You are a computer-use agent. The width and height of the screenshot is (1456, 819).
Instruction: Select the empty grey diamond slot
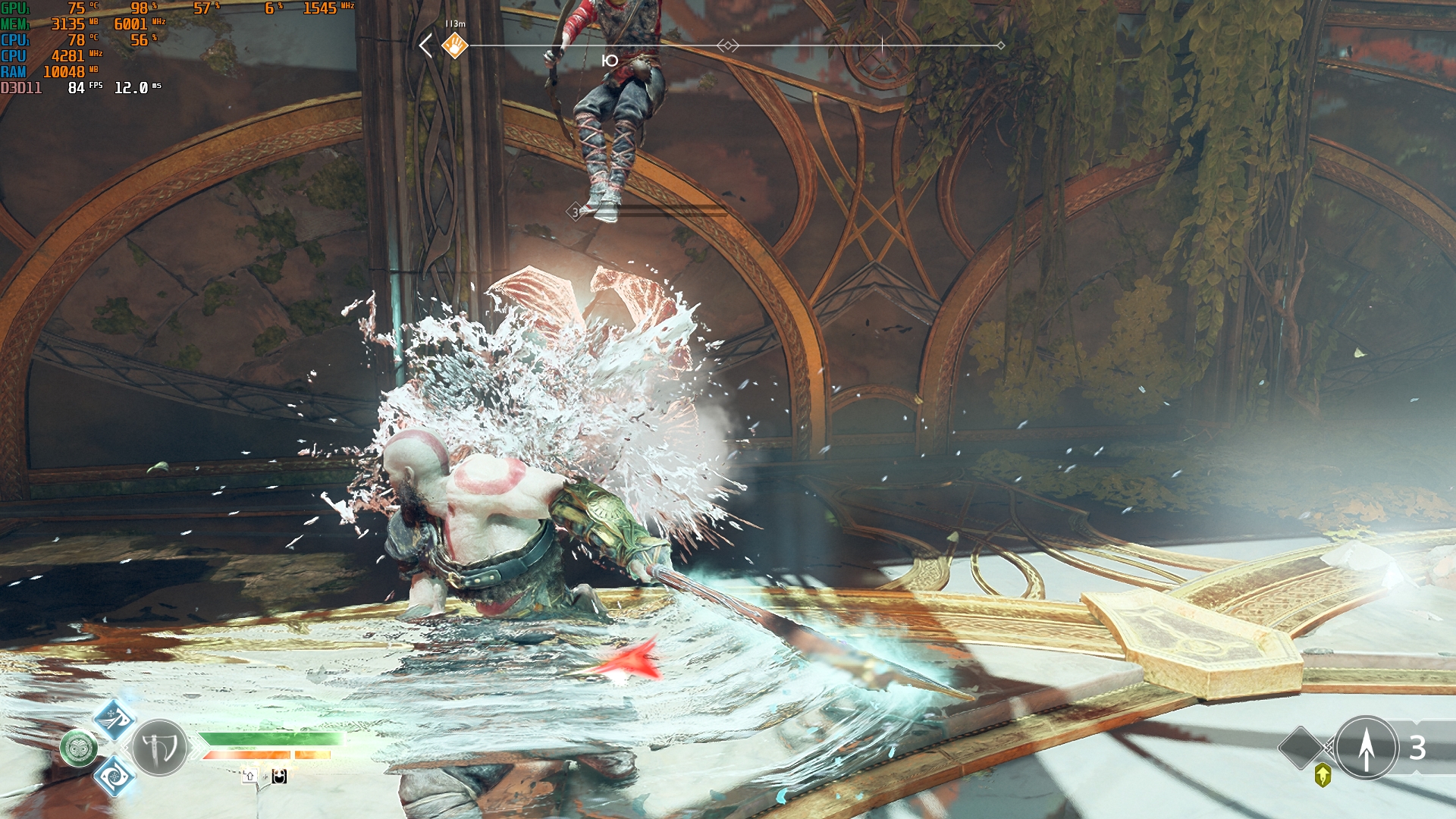(x=1301, y=748)
